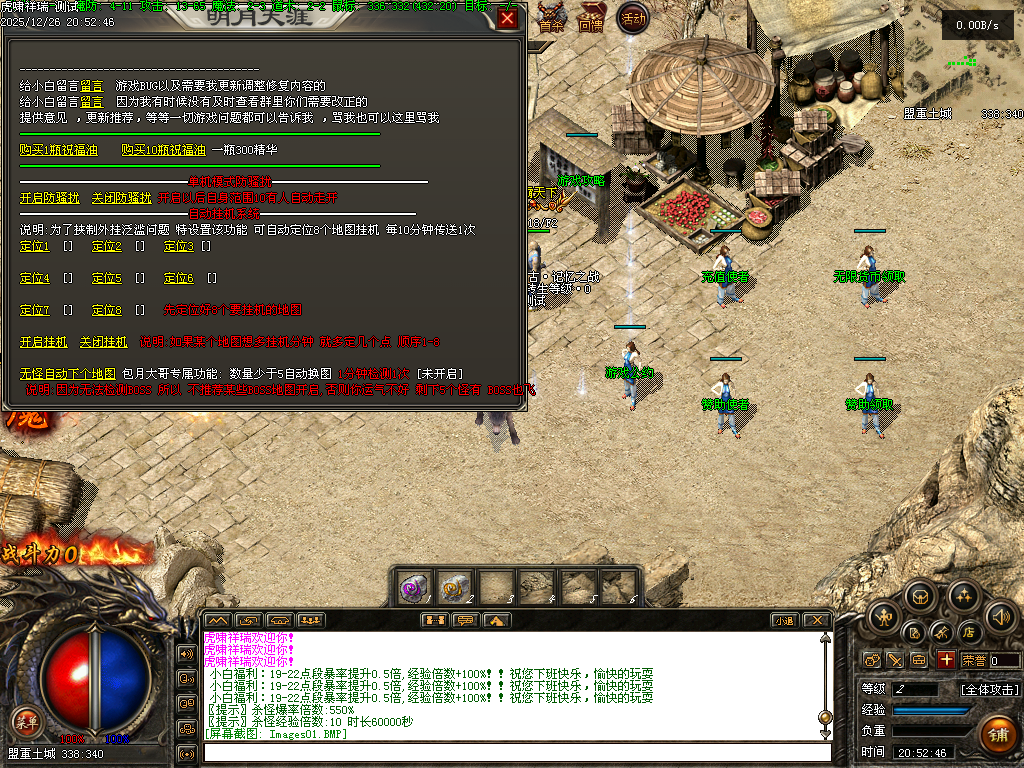The width and height of the screenshot is (1024, 768).
Task: Open the 活动 events button
Action: (632, 18)
